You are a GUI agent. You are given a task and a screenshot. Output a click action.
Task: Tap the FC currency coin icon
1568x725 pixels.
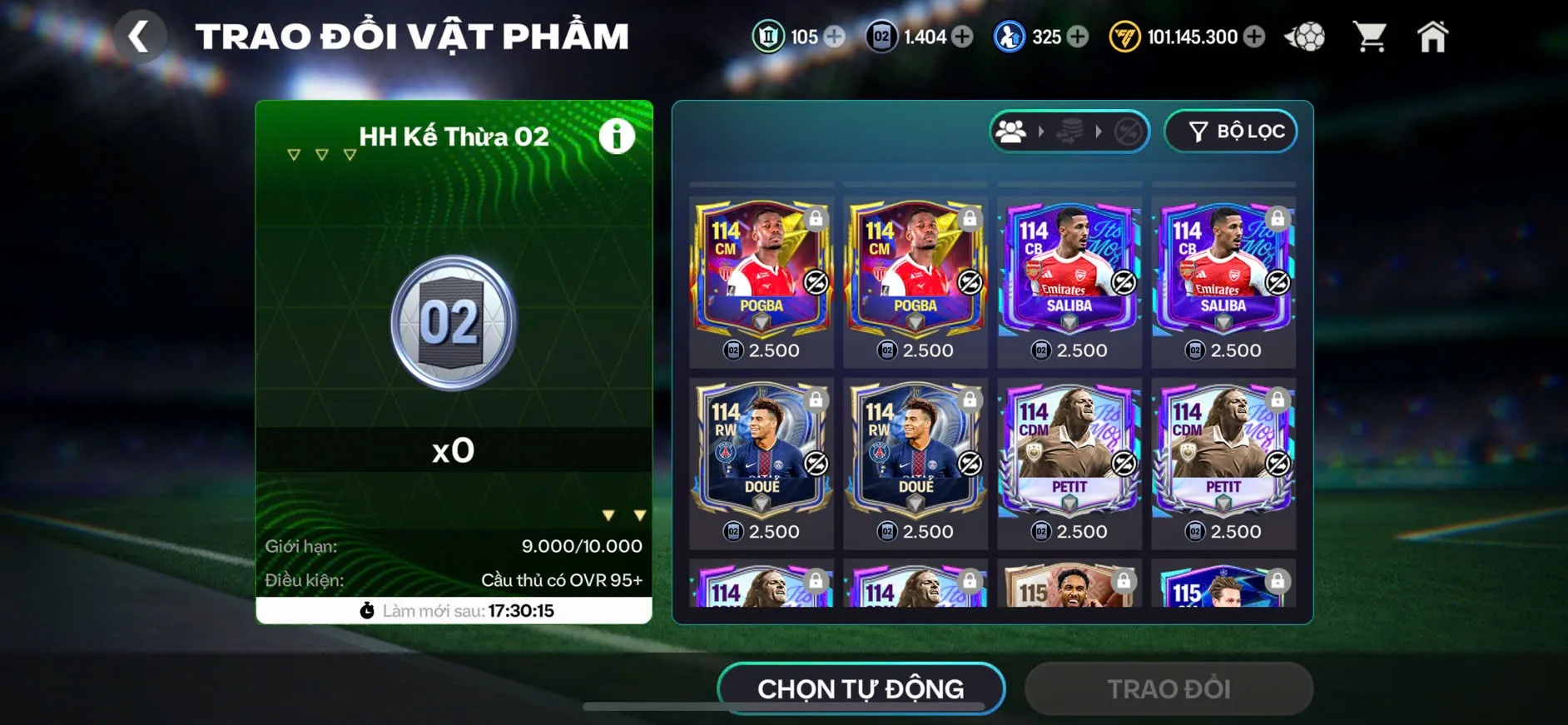point(1126,36)
